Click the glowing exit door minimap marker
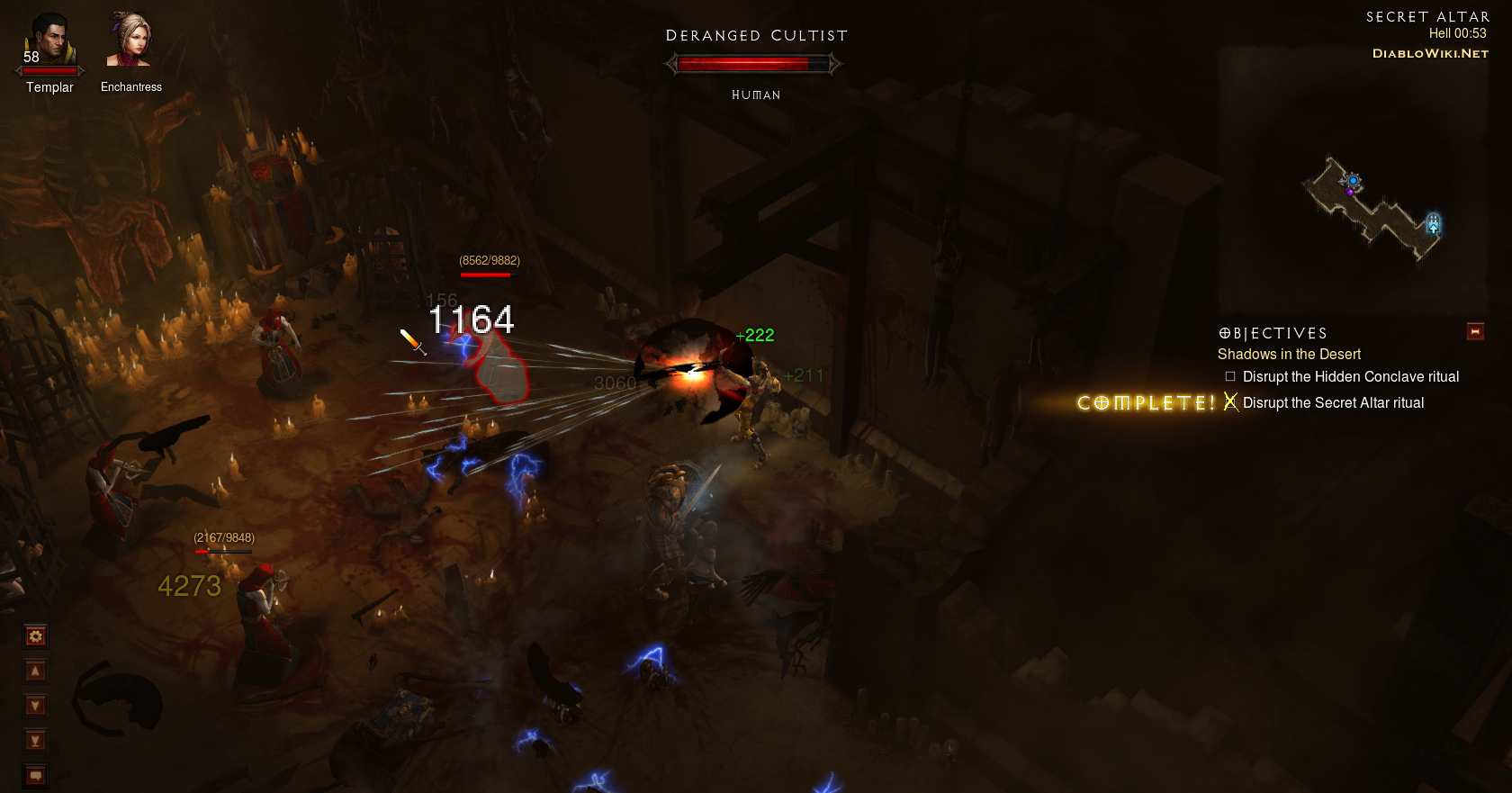 click(x=1433, y=223)
